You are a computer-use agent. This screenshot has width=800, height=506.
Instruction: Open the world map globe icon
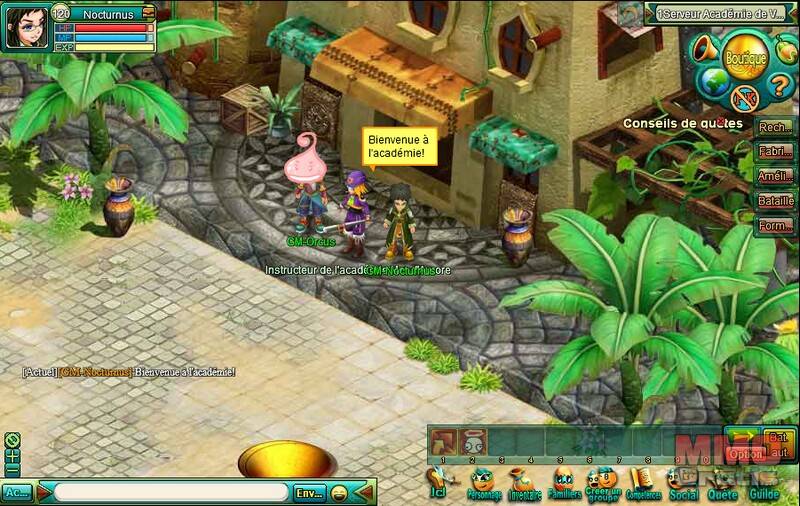[711, 81]
